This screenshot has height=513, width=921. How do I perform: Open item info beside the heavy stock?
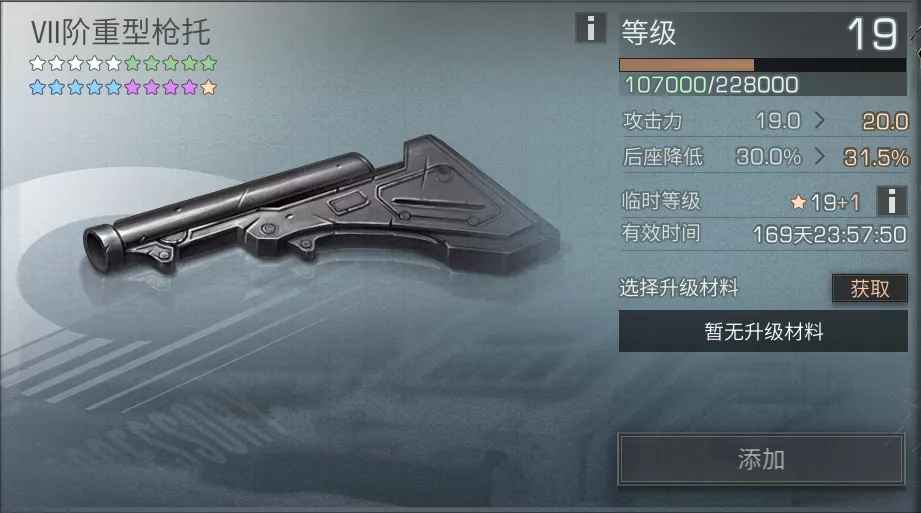(590, 29)
